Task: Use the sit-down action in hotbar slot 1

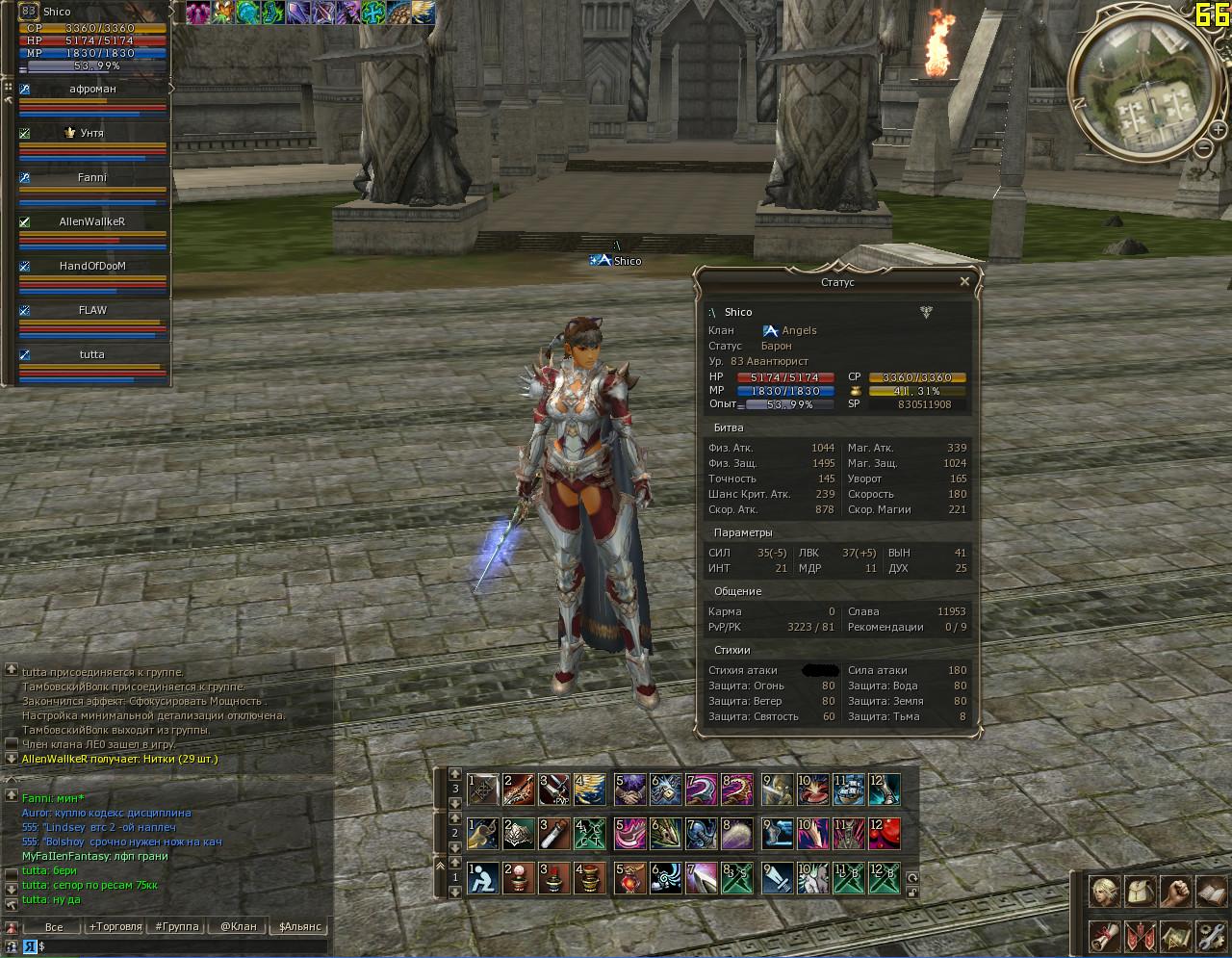Action: (x=483, y=879)
